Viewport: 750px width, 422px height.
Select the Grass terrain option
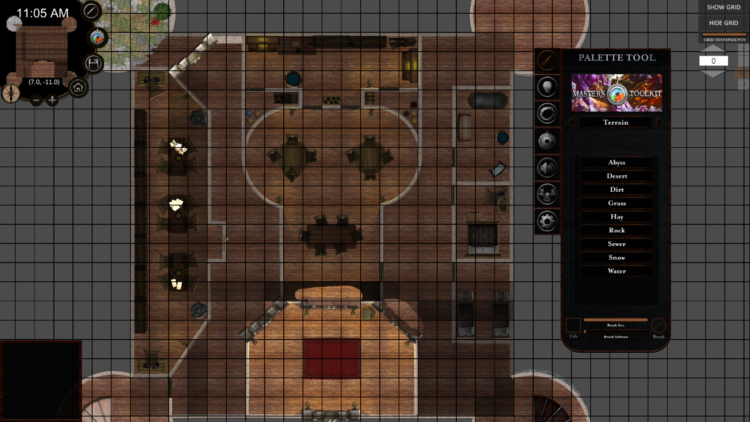(x=617, y=203)
